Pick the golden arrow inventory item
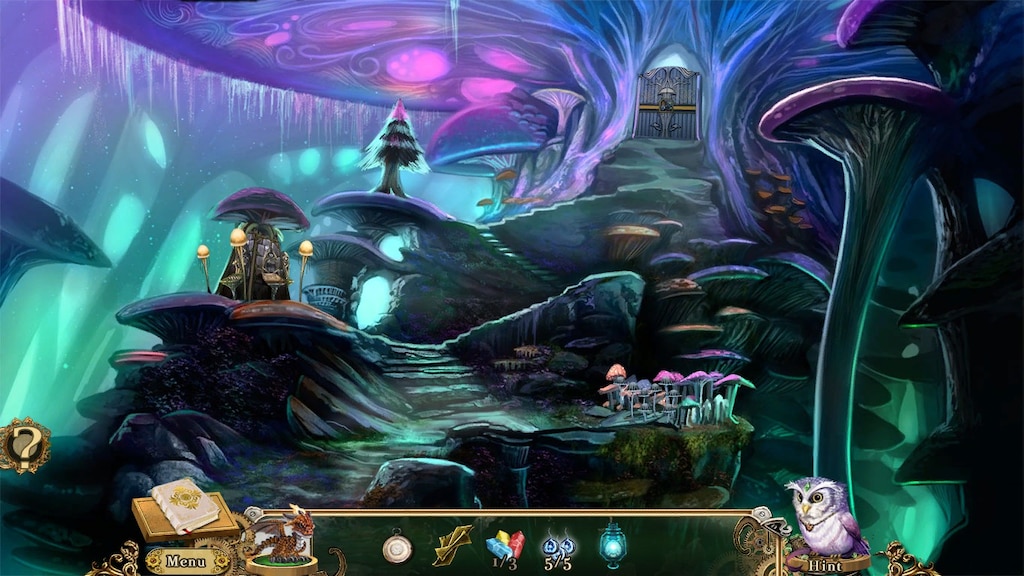The width and height of the screenshot is (1024, 576). tap(452, 545)
